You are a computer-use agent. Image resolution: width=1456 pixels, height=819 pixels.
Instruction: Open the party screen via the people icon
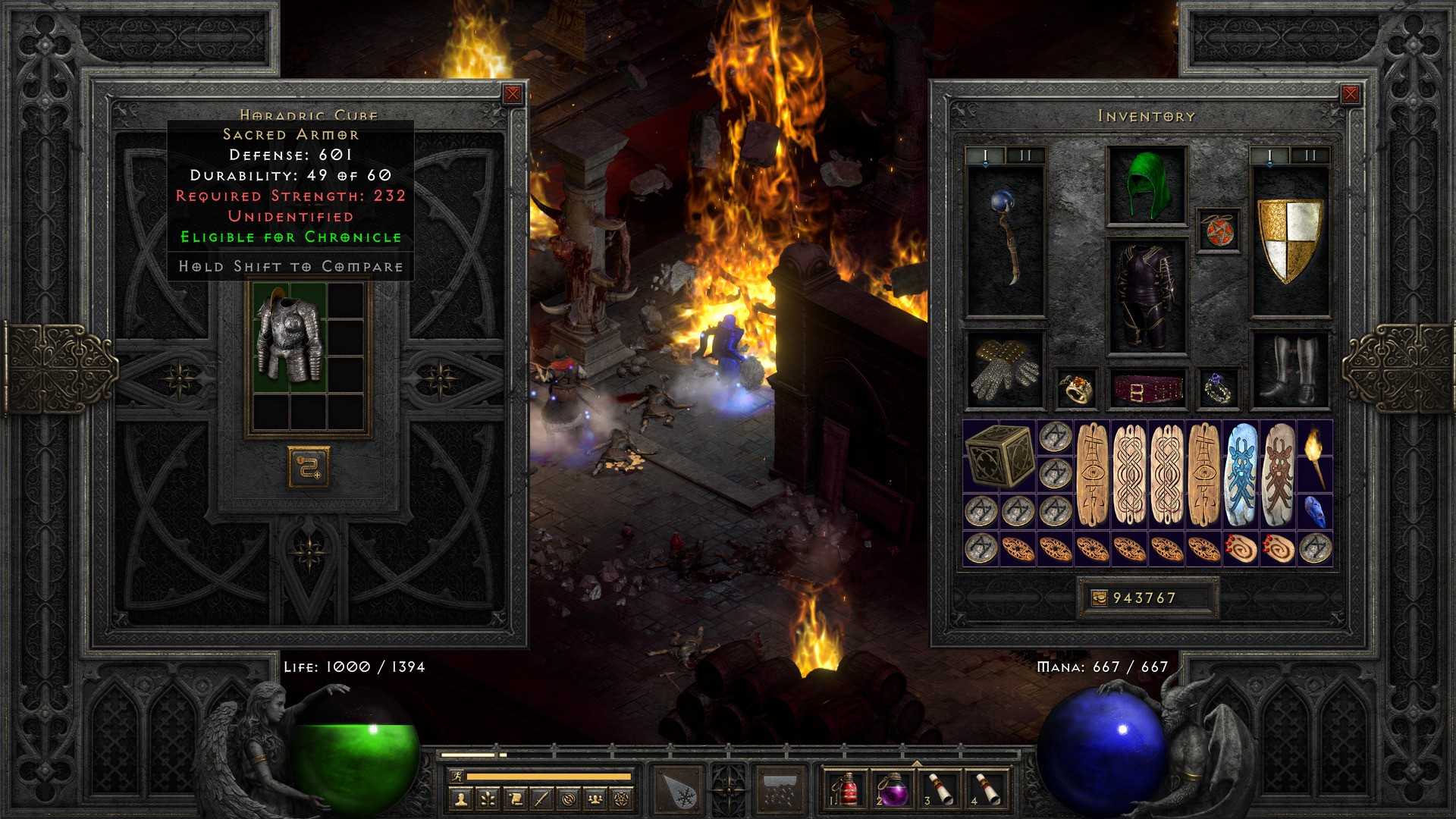595,799
